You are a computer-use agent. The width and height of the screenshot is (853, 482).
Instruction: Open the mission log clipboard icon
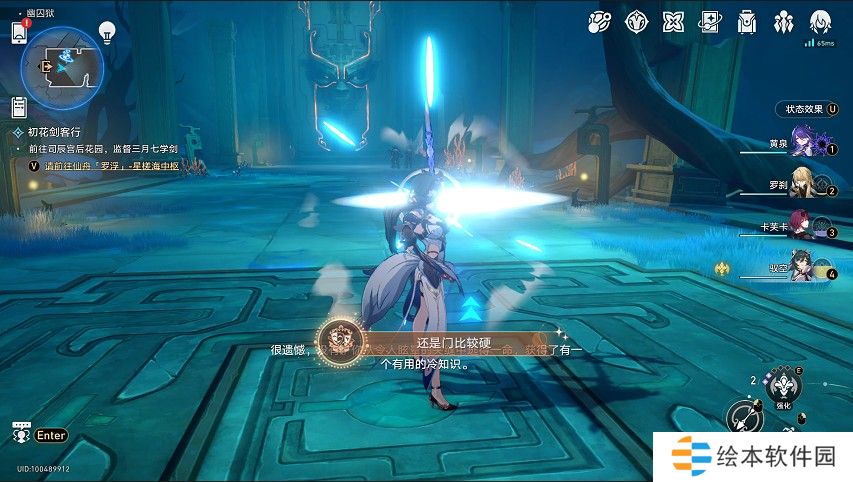coord(19,107)
